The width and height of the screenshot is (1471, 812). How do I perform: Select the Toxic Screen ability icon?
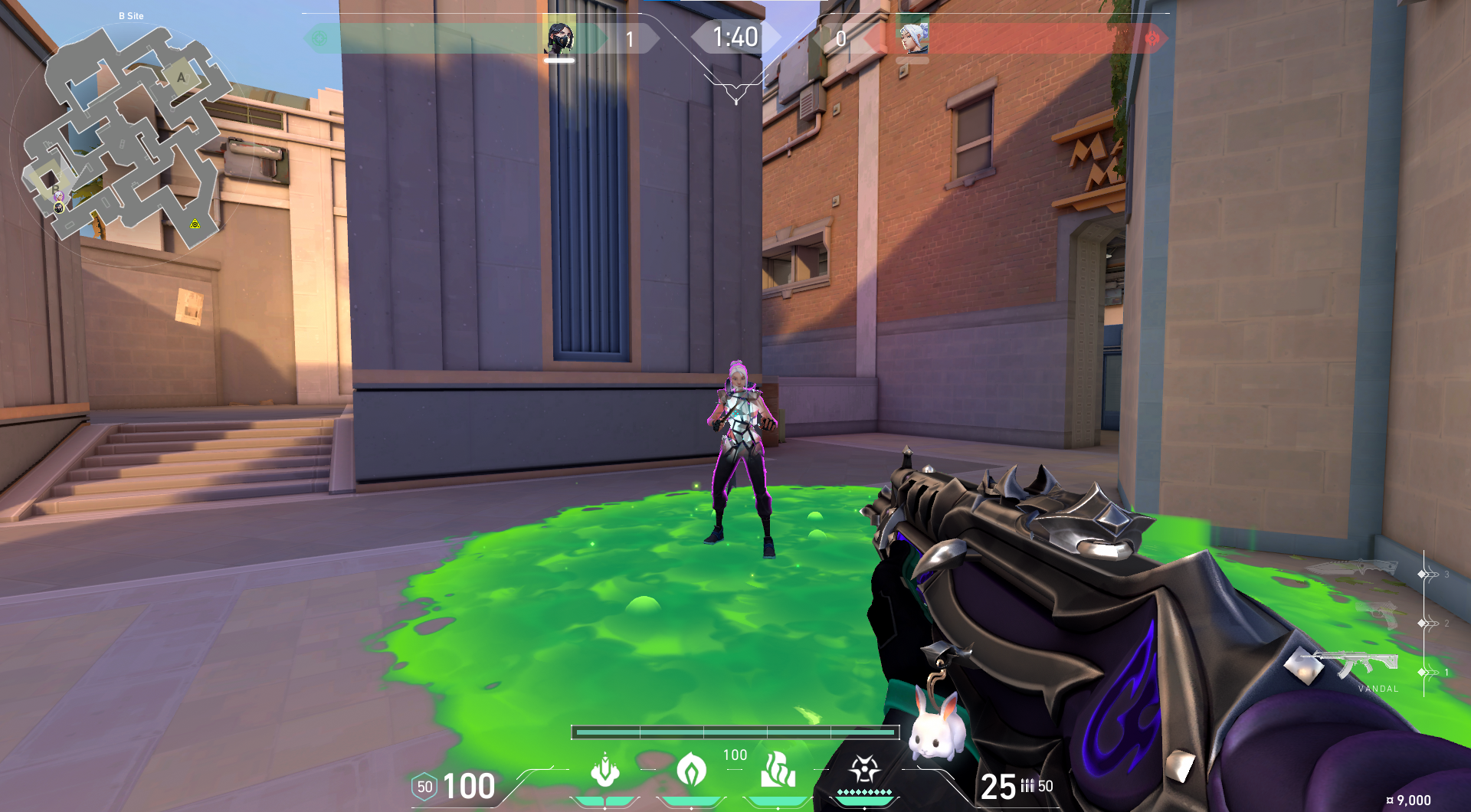pyautogui.click(x=777, y=771)
